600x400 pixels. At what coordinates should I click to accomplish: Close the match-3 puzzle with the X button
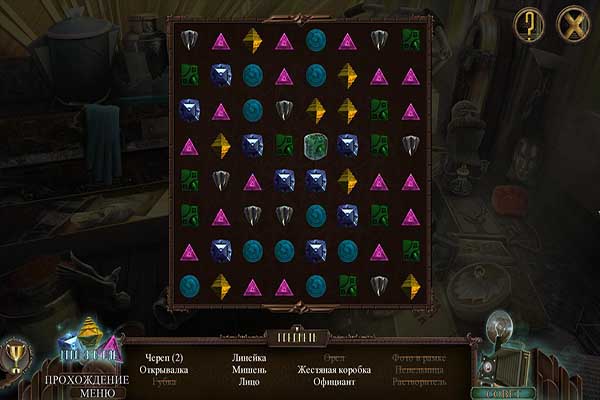(573, 24)
